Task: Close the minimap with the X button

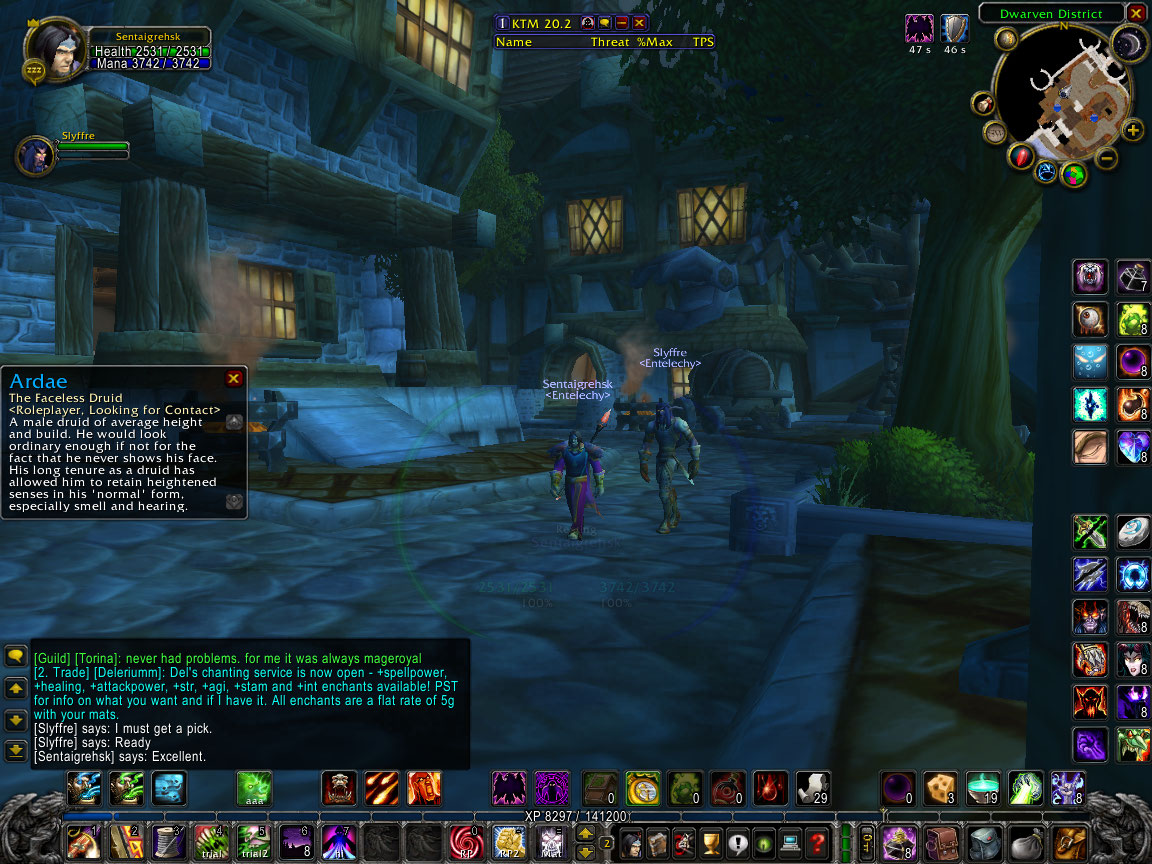Action: coord(1135,13)
